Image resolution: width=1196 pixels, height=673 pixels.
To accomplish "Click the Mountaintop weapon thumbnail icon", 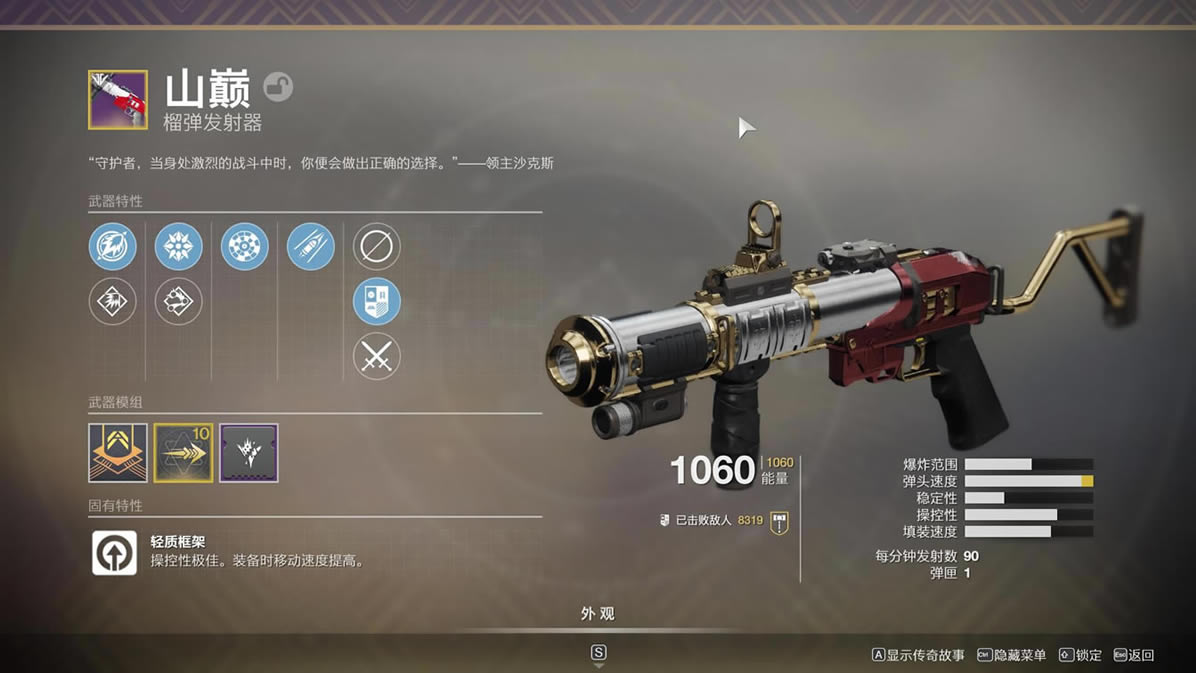I will [x=118, y=100].
